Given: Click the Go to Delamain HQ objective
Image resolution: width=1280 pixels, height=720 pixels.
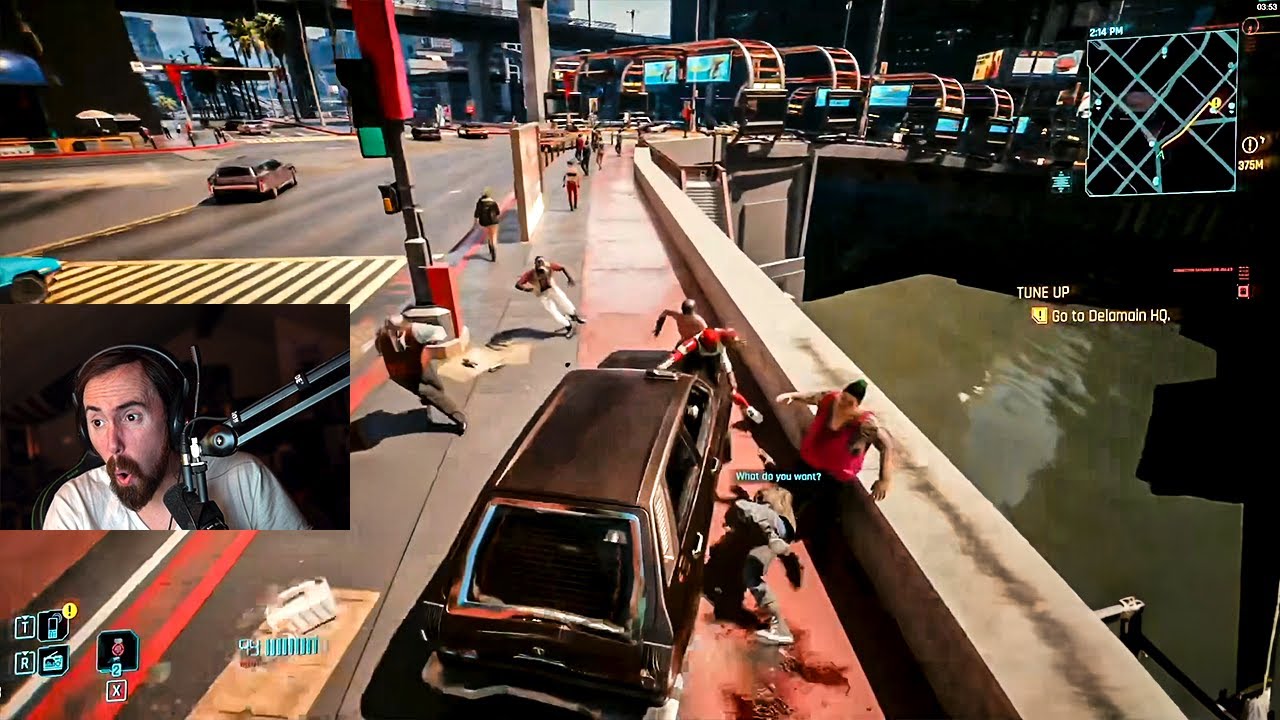Looking at the screenshot, I should pyautogui.click(x=1110, y=315).
